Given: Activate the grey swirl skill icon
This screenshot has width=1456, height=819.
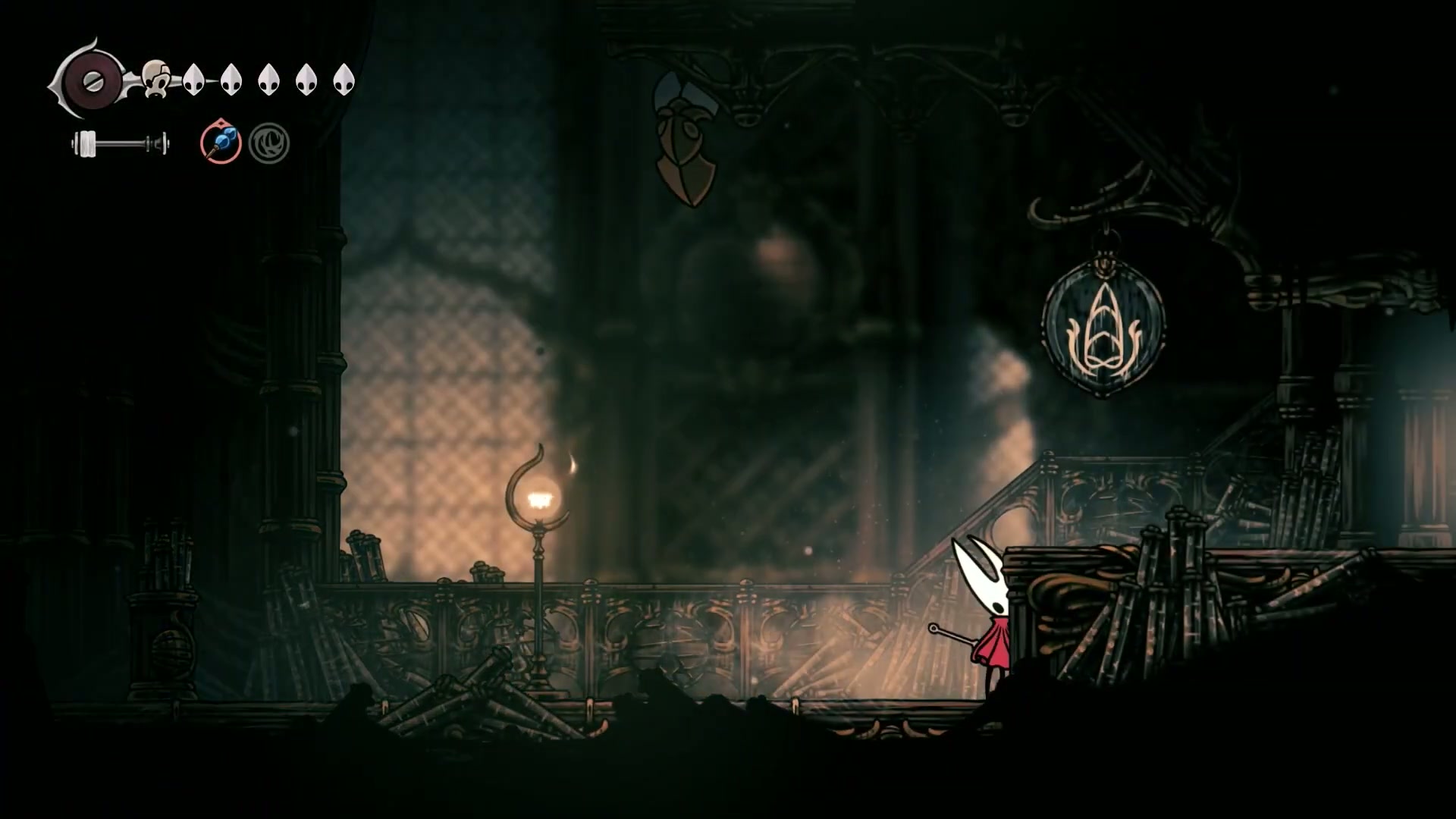Looking at the screenshot, I should coord(269,143).
